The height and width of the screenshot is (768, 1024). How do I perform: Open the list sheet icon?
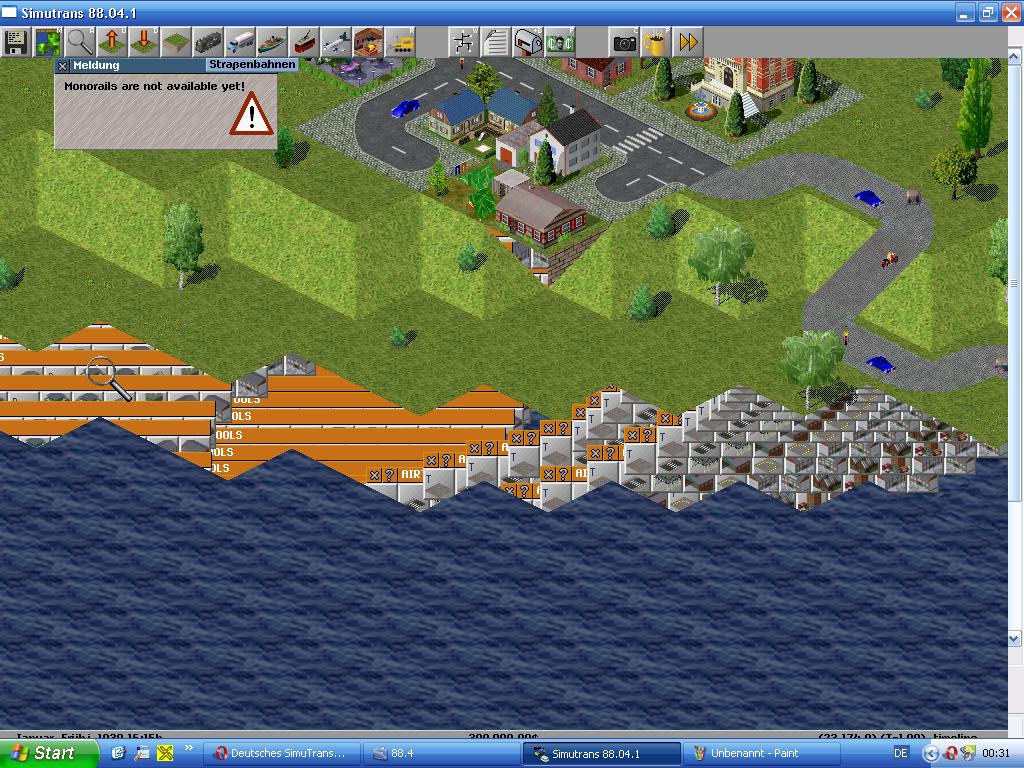click(x=496, y=42)
